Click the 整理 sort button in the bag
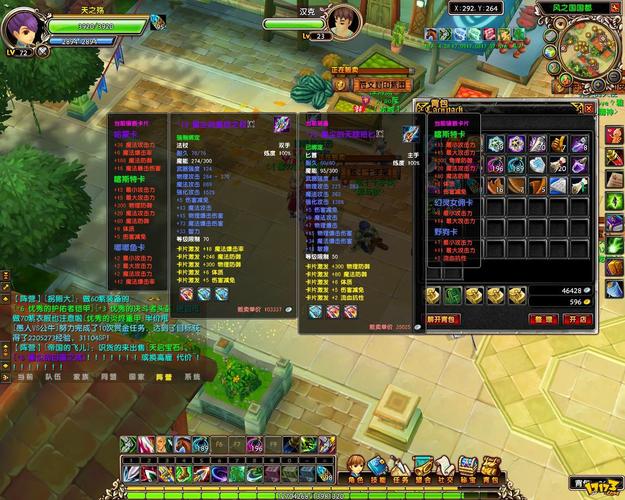This screenshot has height=500, width=625. pyautogui.click(x=543, y=319)
